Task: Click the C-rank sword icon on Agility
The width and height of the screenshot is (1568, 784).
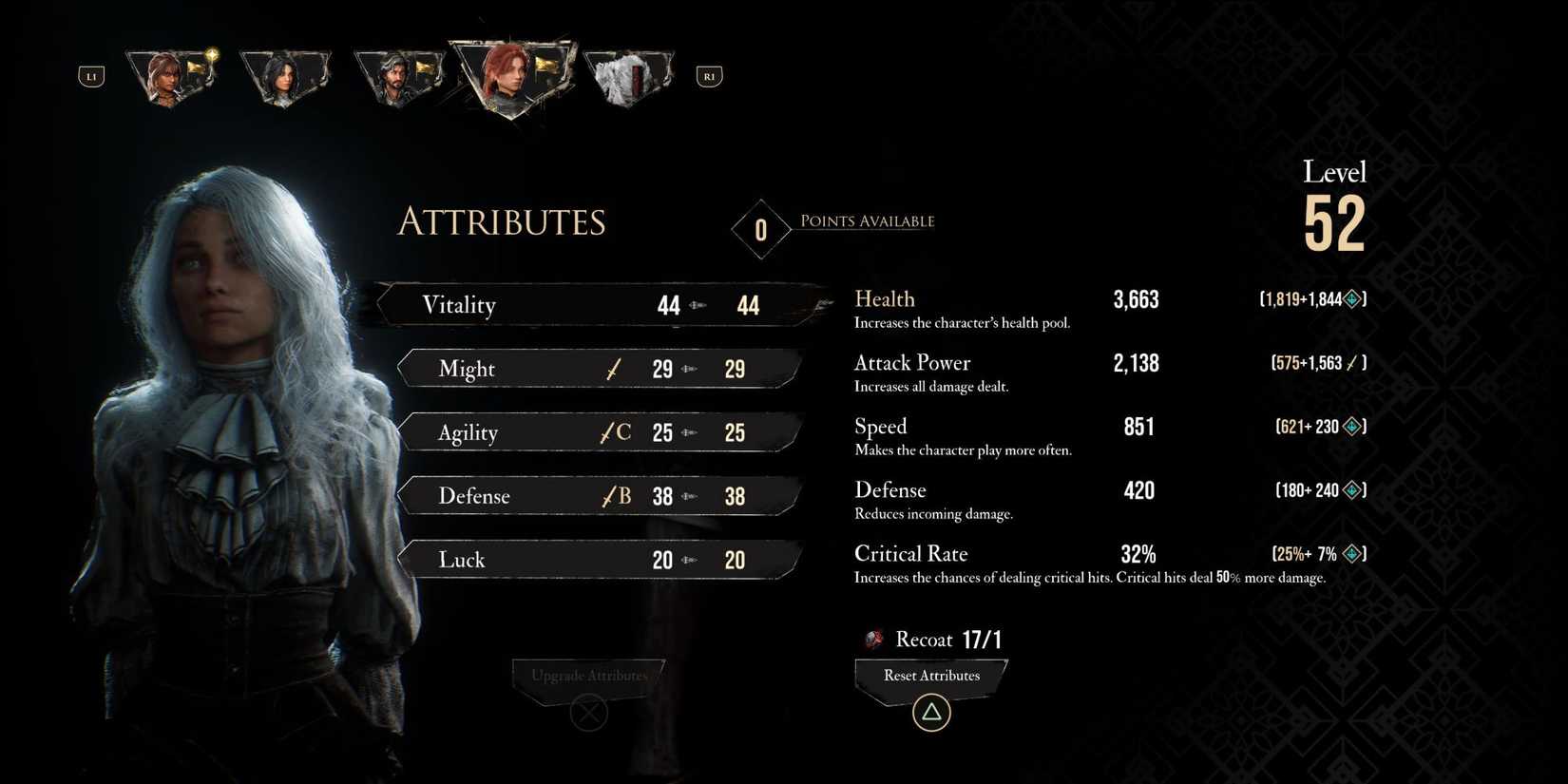Action: click(613, 432)
